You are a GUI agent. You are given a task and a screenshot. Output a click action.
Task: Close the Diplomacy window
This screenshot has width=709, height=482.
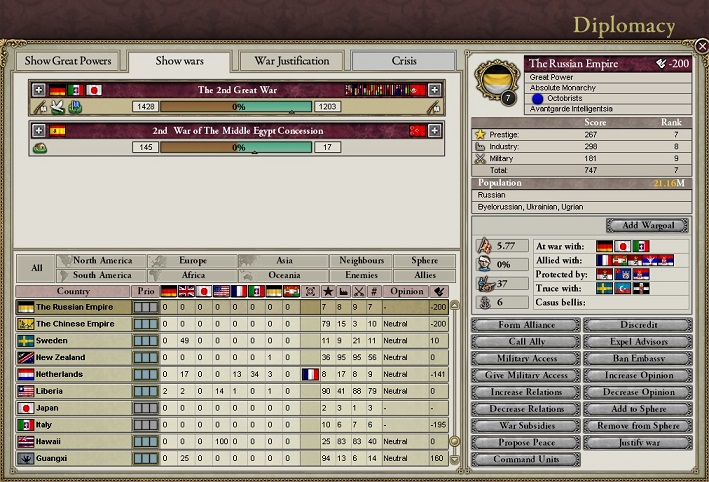701,46
